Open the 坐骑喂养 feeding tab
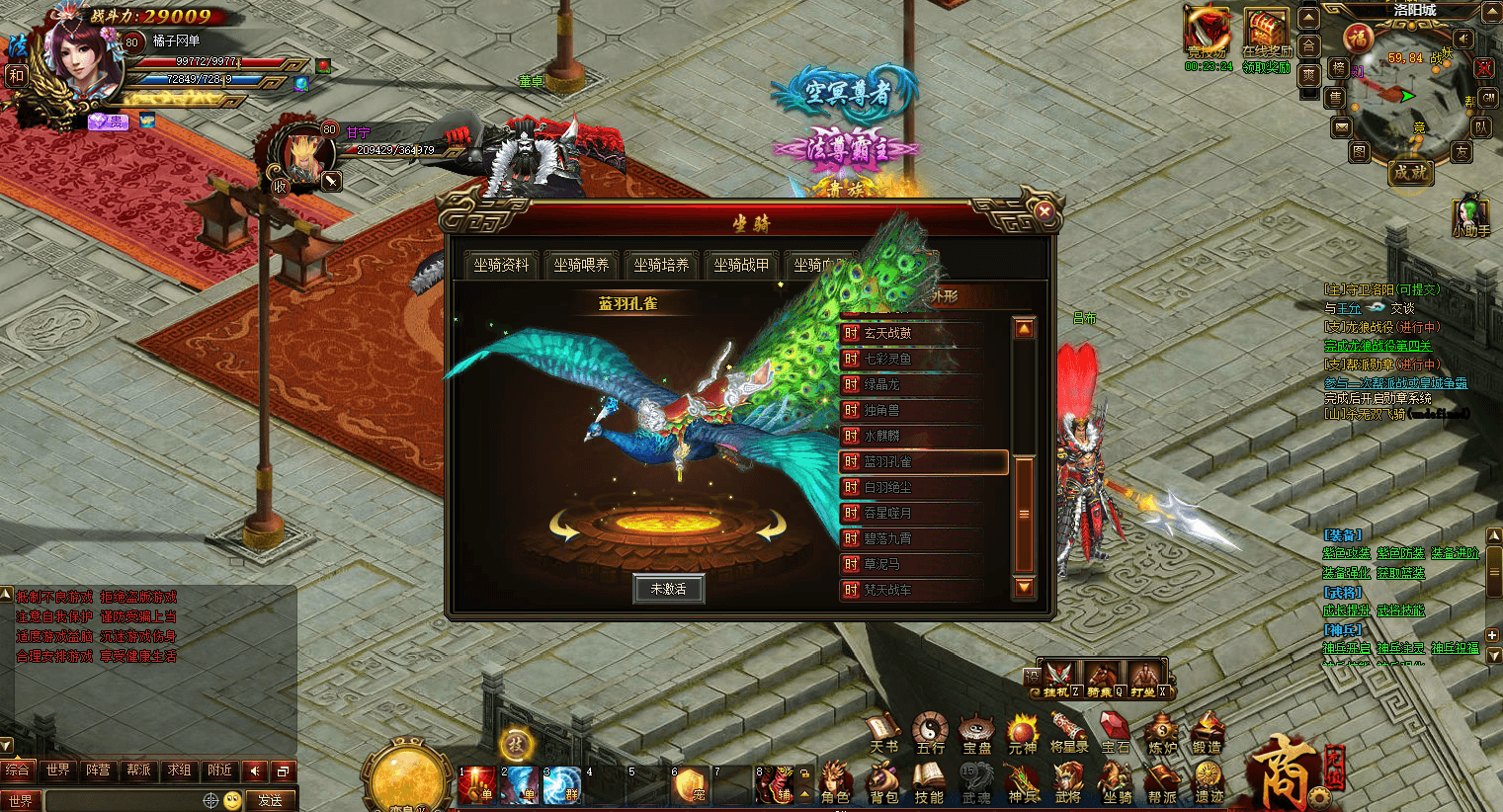 (x=581, y=265)
